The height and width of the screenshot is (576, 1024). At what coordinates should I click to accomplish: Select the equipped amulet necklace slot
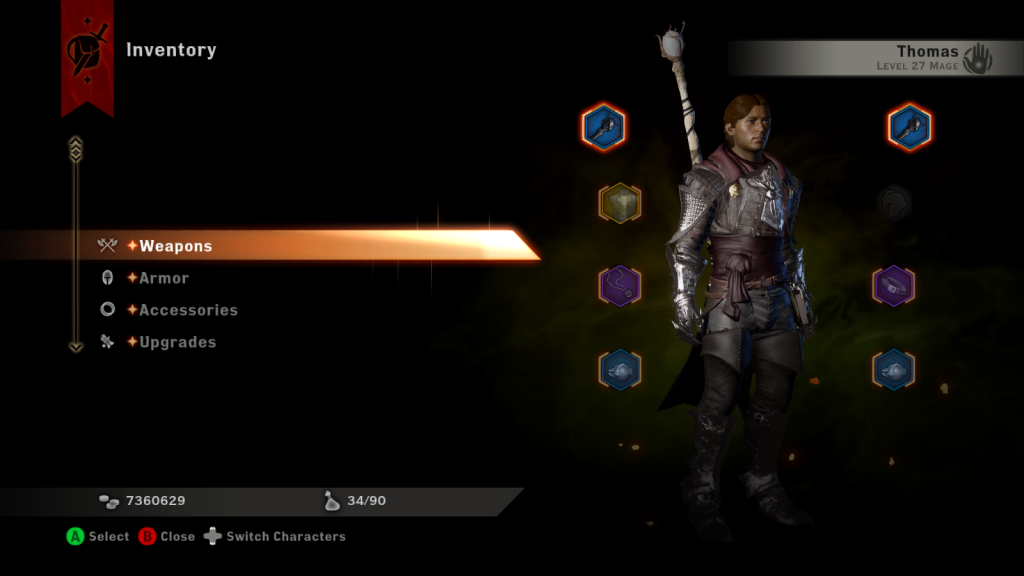pos(620,285)
